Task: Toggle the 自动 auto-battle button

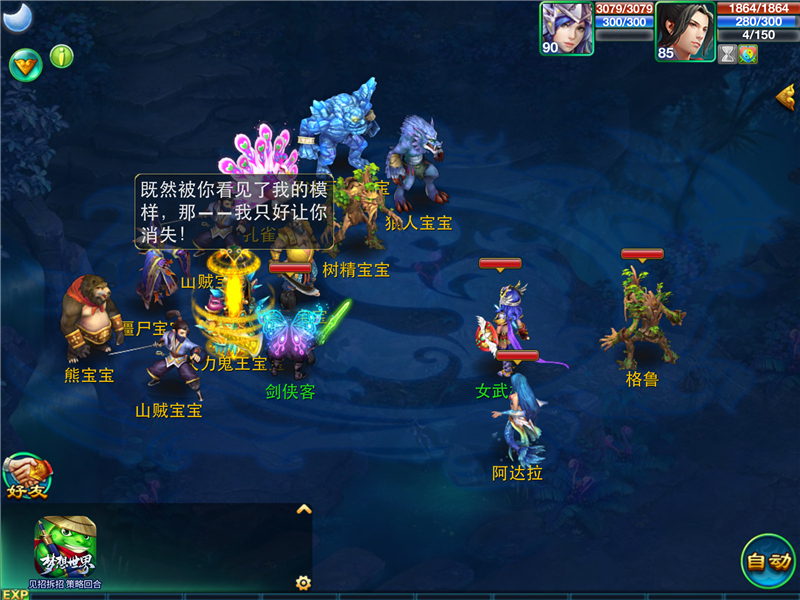Action: [768, 561]
